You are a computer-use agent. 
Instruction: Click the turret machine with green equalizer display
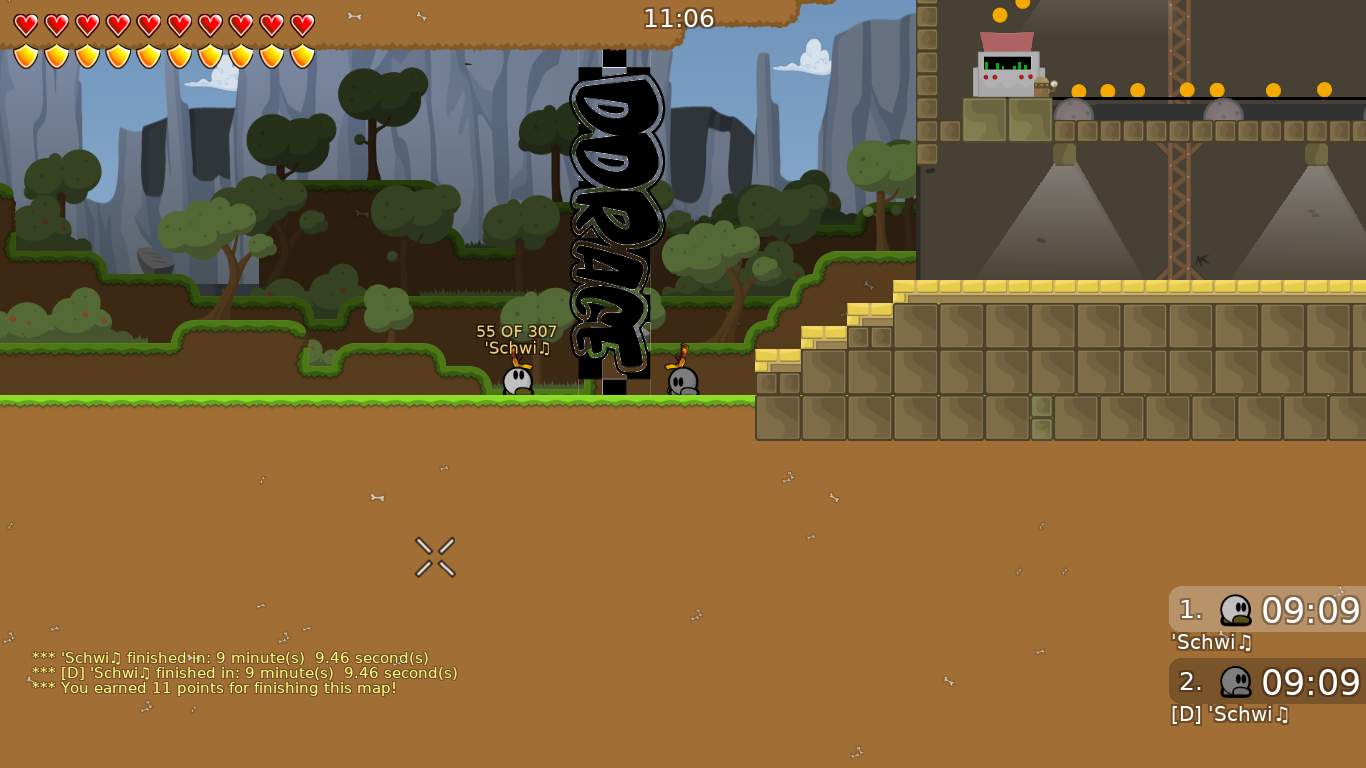(1007, 70)
